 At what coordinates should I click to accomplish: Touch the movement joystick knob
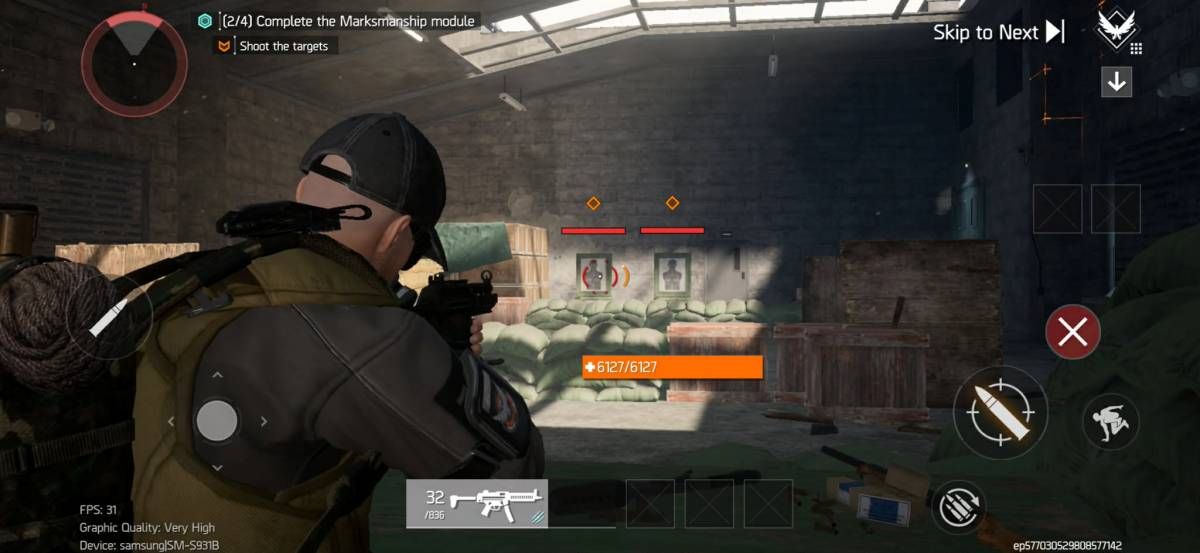217,421
